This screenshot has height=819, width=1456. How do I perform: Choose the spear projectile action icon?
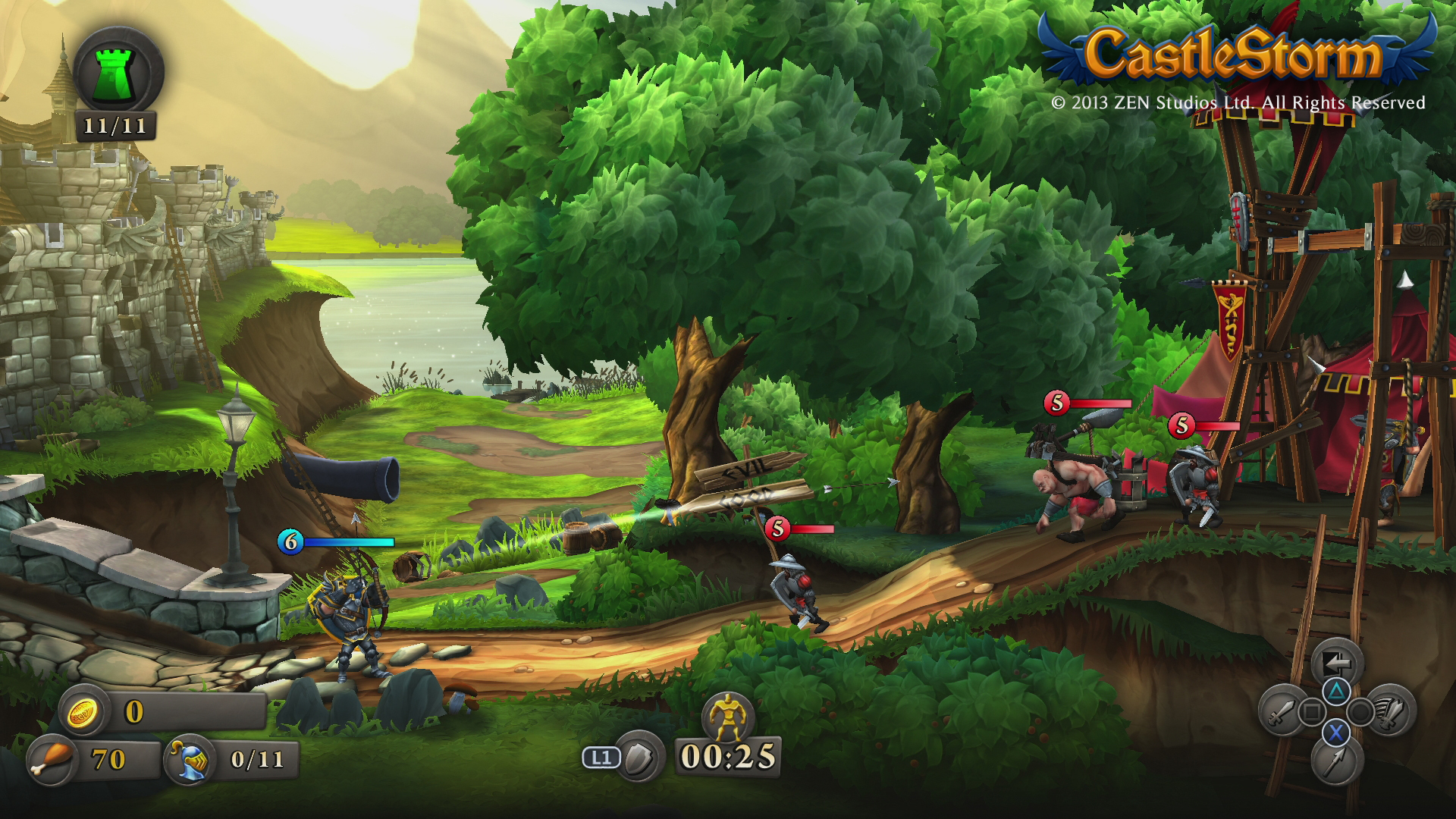click(1336, 761)
